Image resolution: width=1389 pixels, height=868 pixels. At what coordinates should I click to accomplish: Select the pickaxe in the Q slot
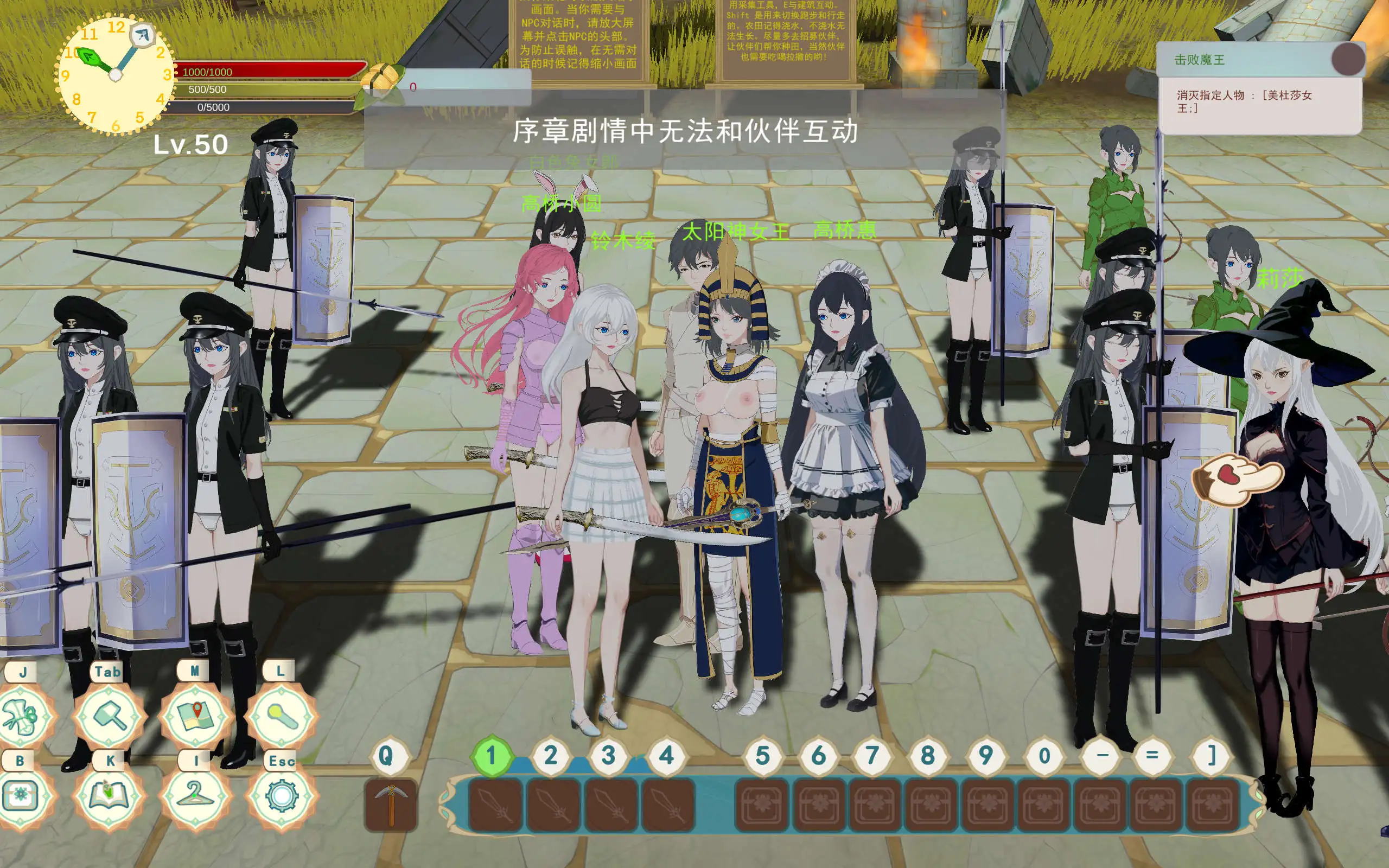(x=390, y=803)
